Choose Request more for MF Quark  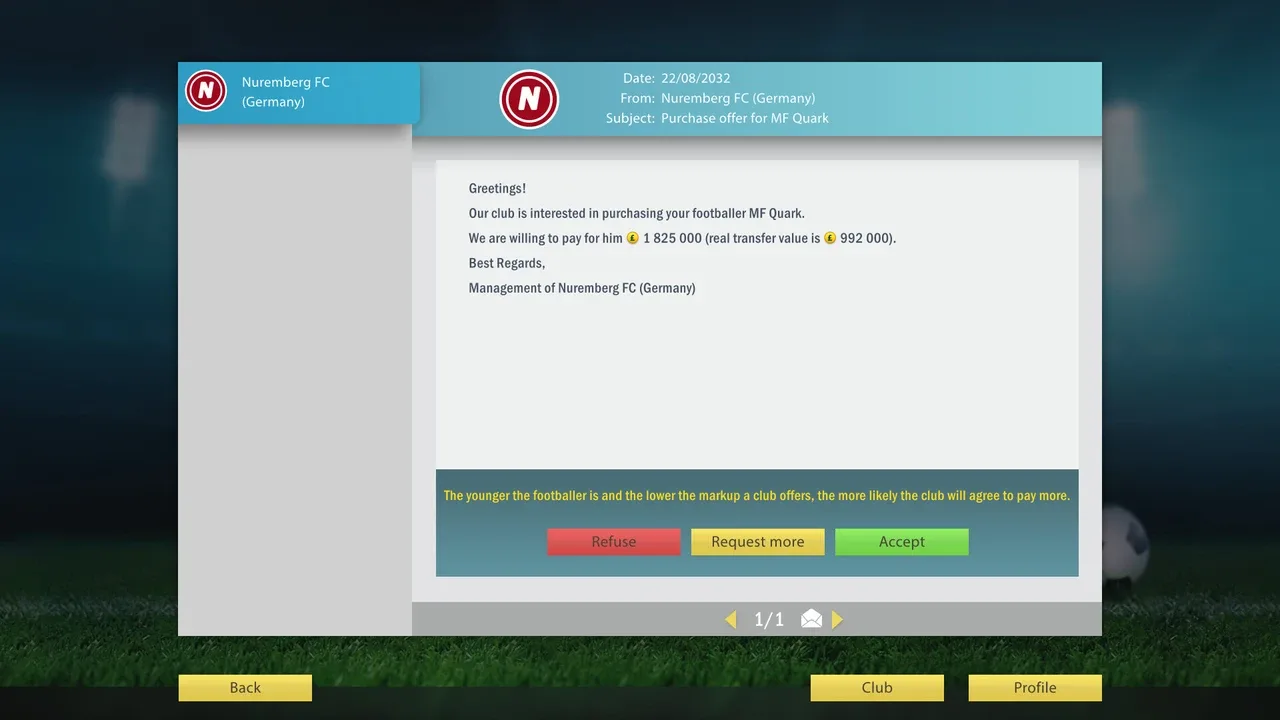pos(757,542)
